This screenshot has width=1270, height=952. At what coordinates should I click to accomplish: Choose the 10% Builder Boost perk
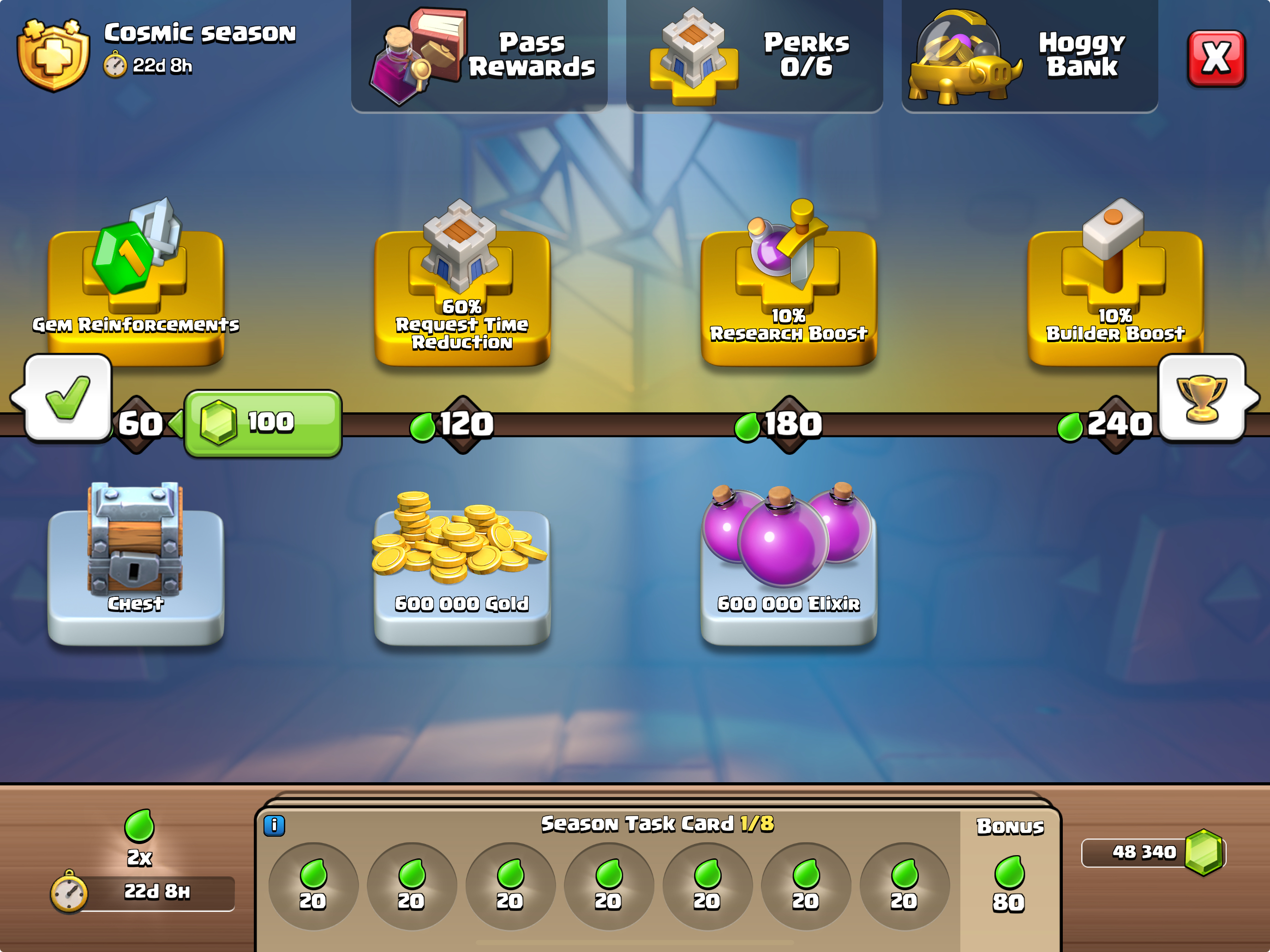click(1114, 290)
